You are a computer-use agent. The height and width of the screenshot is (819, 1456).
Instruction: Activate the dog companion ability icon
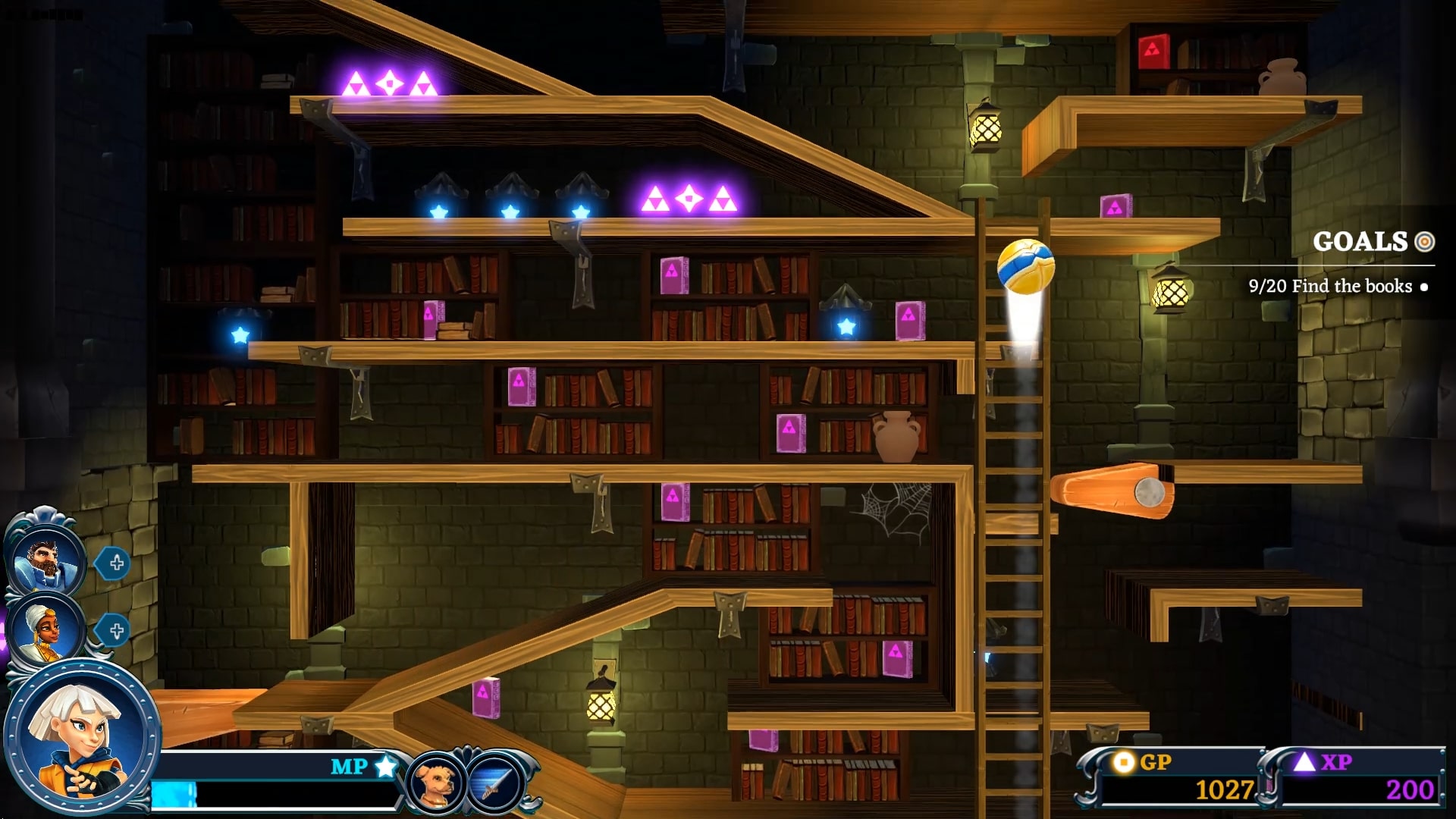click(x=435, y=783)
